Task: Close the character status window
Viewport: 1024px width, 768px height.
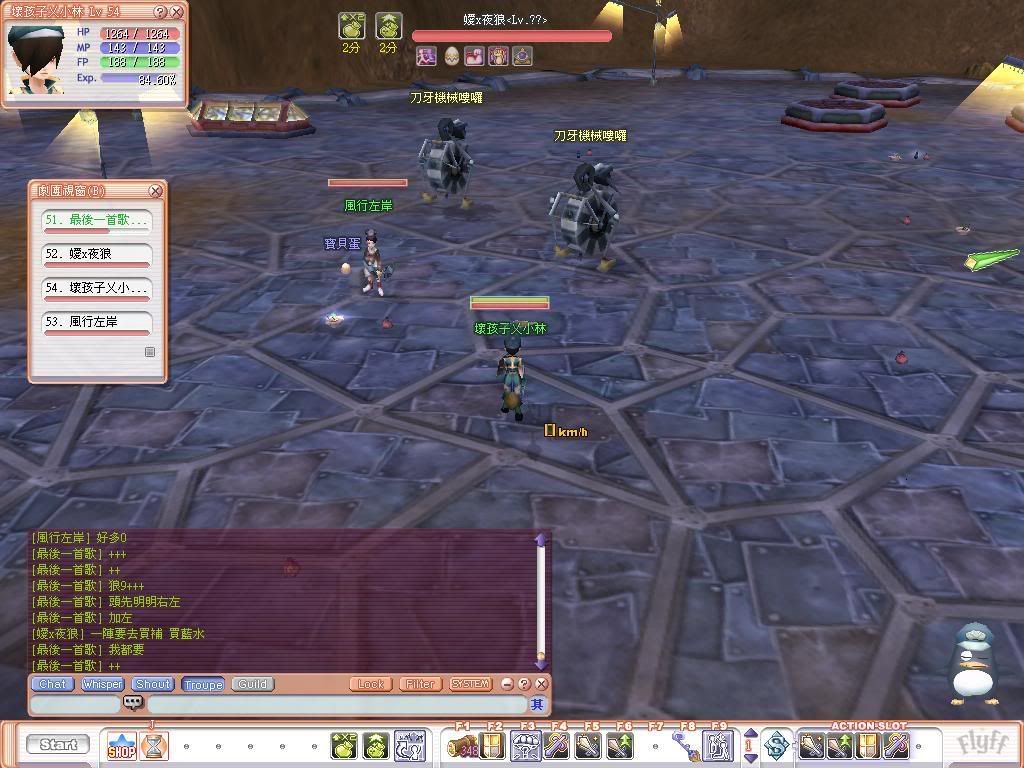Action: click(177, 12)
